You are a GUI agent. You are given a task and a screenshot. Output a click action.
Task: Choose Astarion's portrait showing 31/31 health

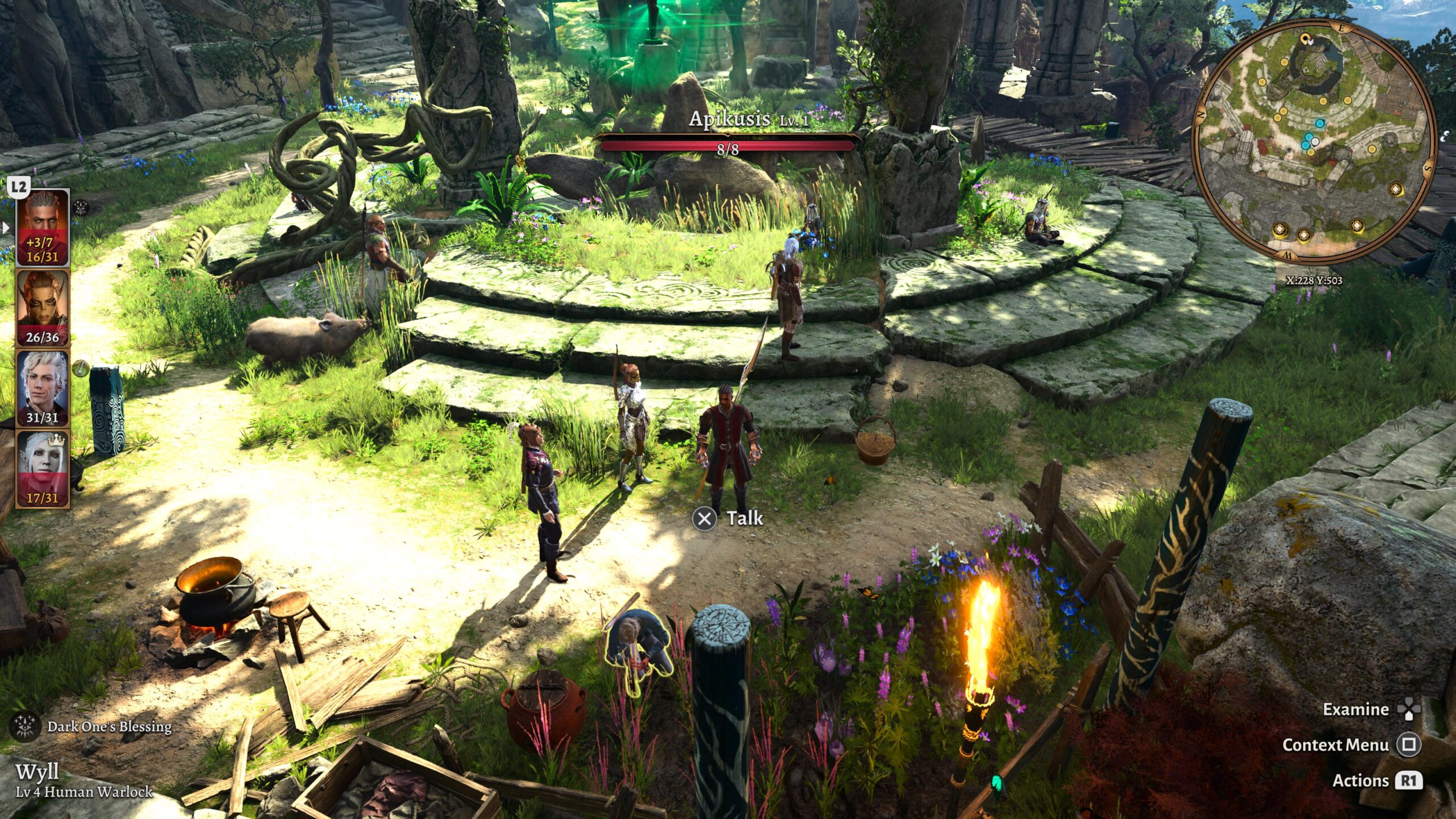click(42, 388)
